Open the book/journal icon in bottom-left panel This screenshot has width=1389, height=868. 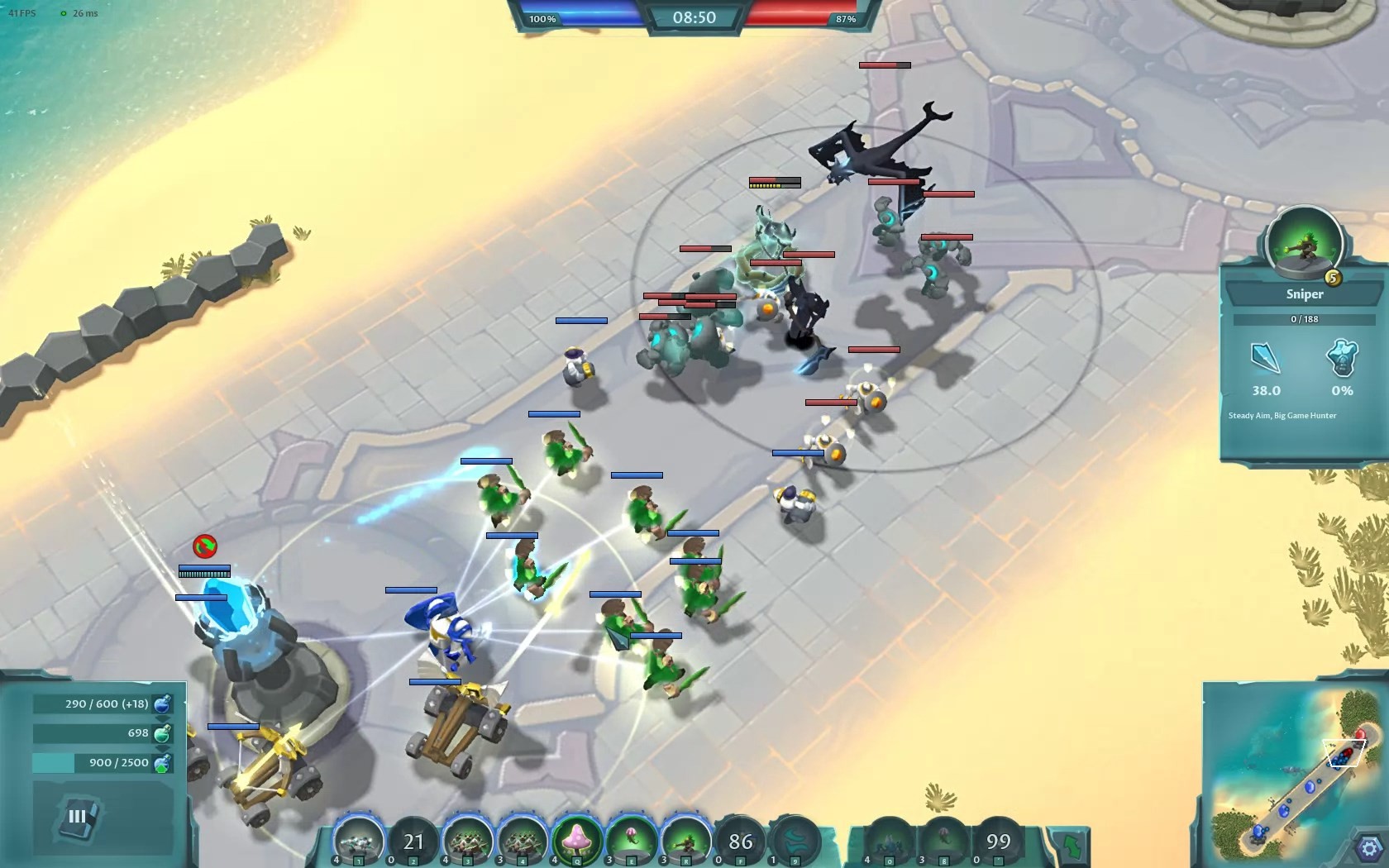[79, 817]
